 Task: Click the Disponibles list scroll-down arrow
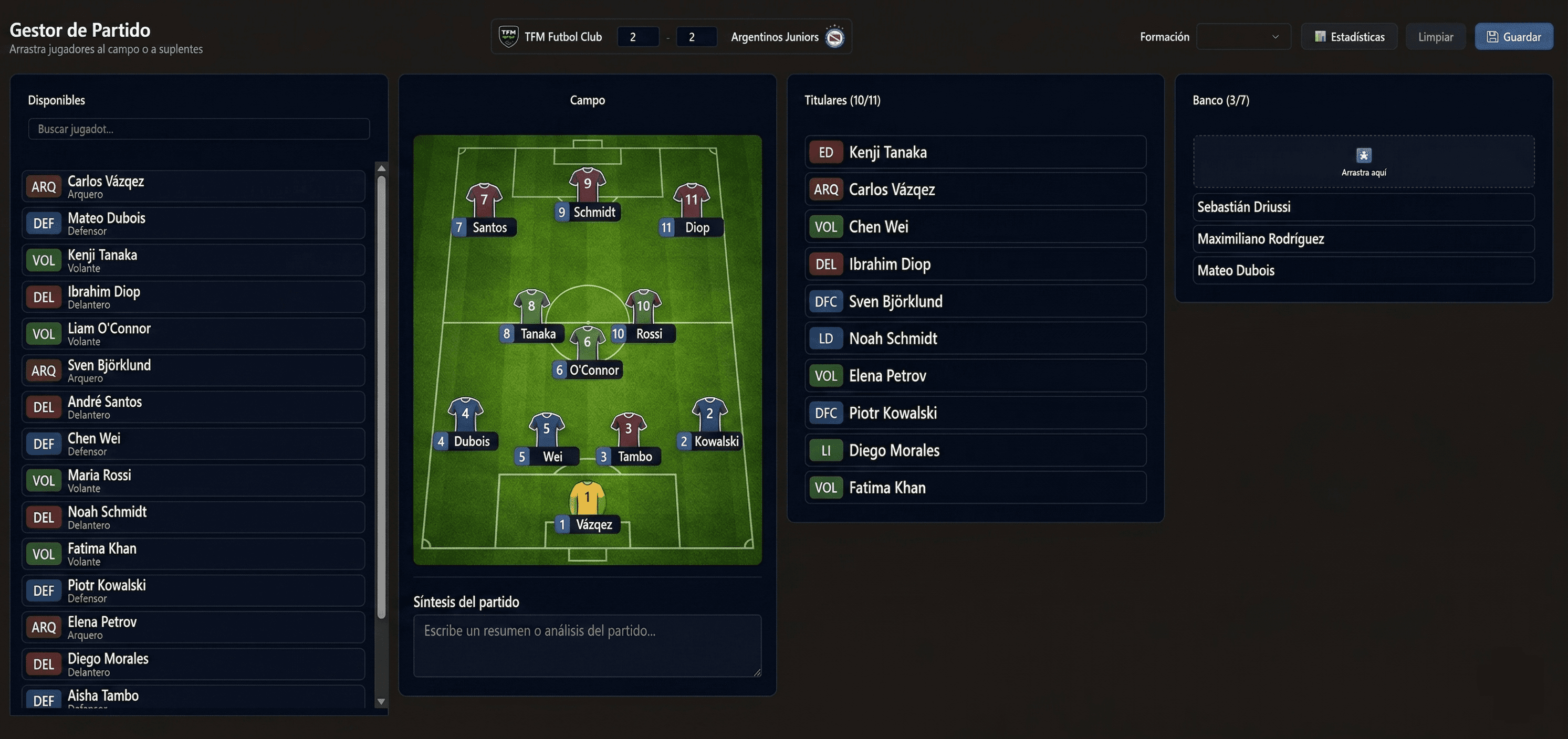click(x=382, y=701)
